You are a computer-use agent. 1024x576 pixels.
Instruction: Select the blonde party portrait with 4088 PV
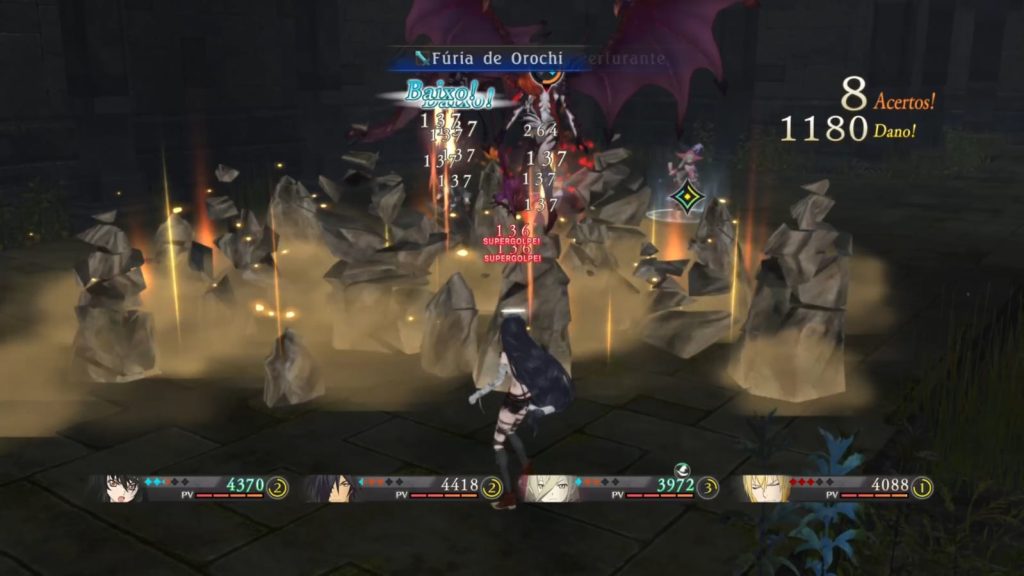(764, 487)
